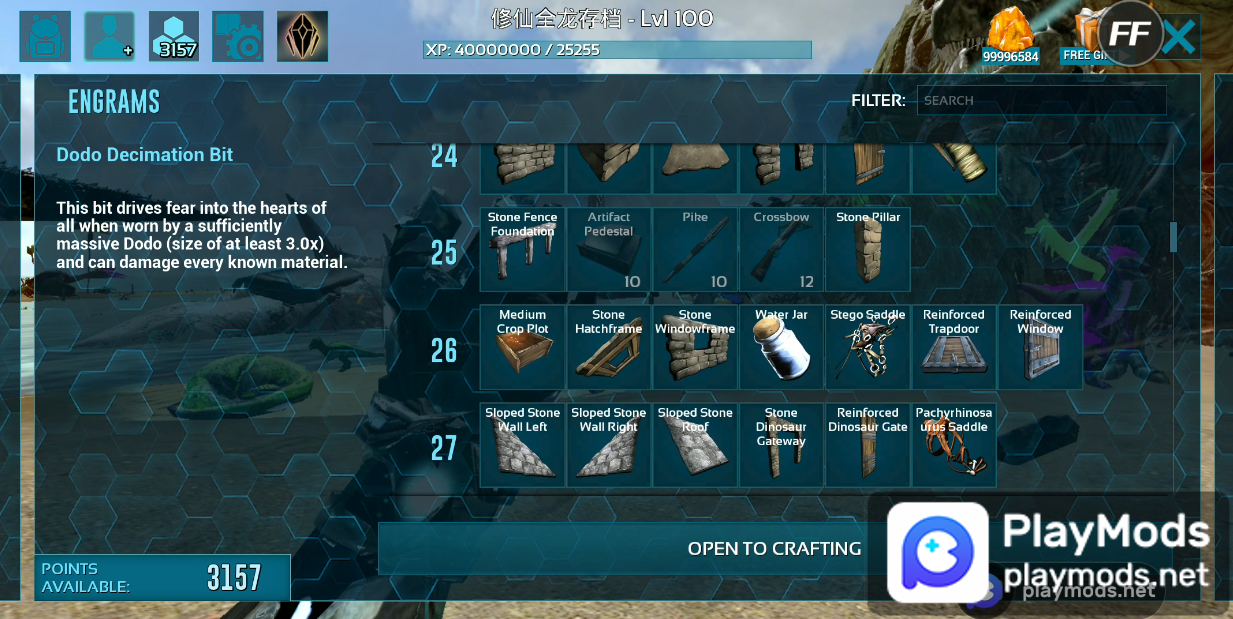Select the Pachyrhinosaurus Saddle engram
Screen dimensions: 1233x619
954,445
